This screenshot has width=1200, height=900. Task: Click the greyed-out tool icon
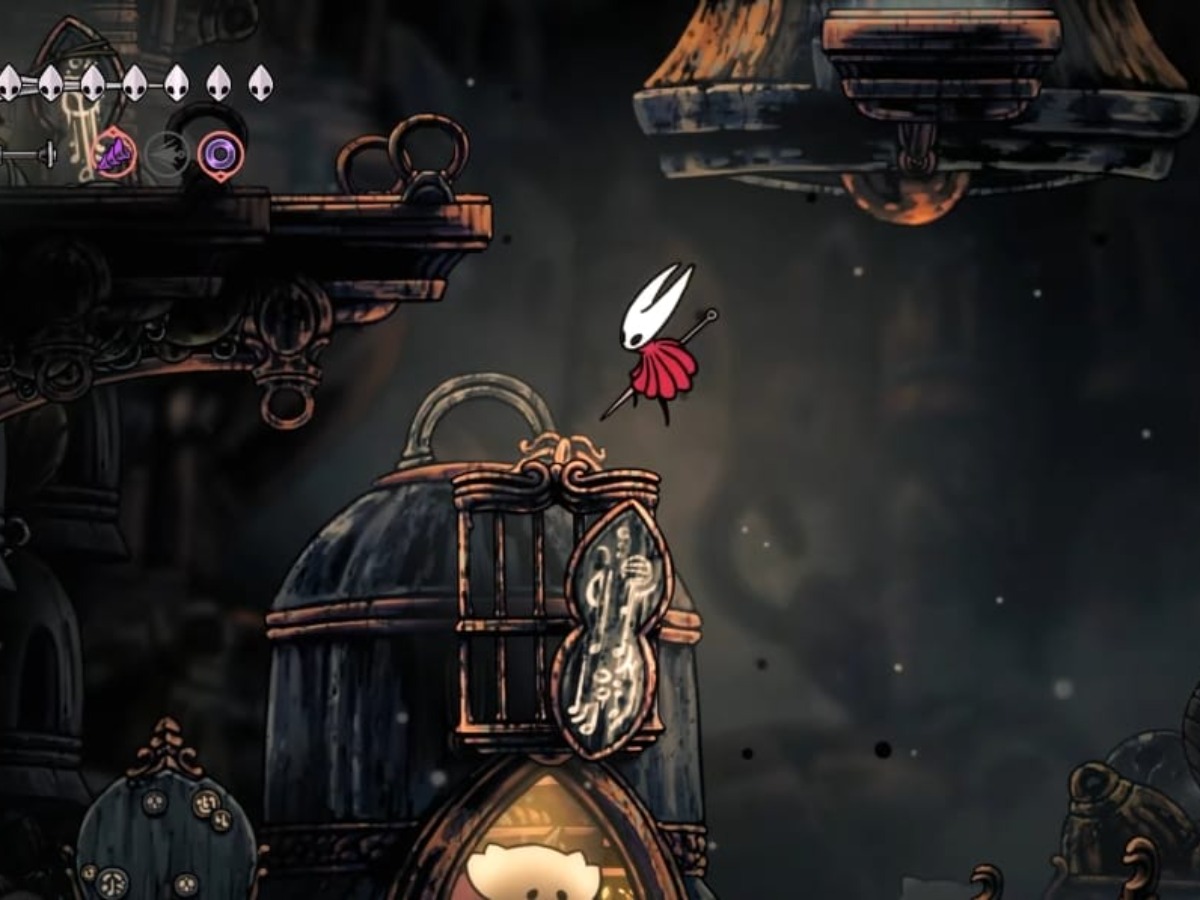point(167,155)
